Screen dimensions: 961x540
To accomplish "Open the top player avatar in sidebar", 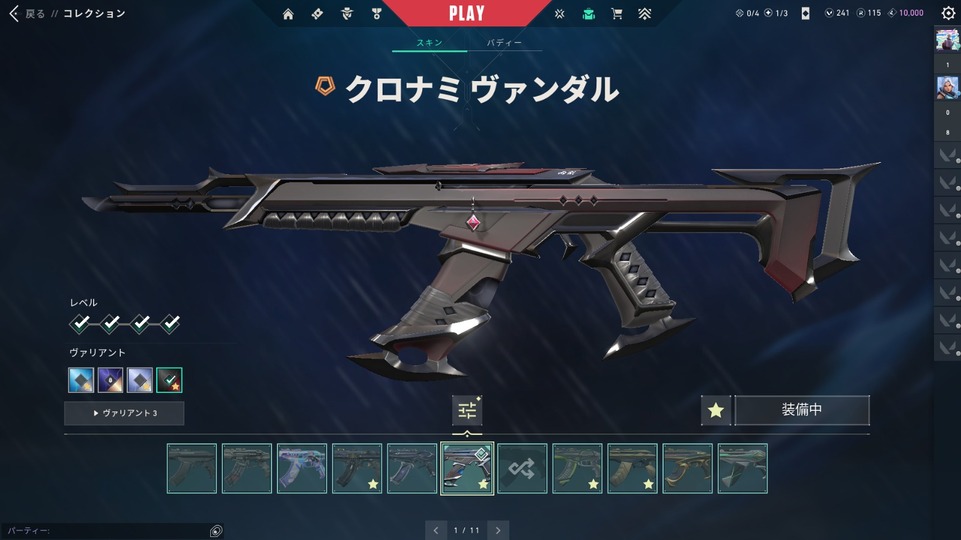I will [x=947, y=40].
